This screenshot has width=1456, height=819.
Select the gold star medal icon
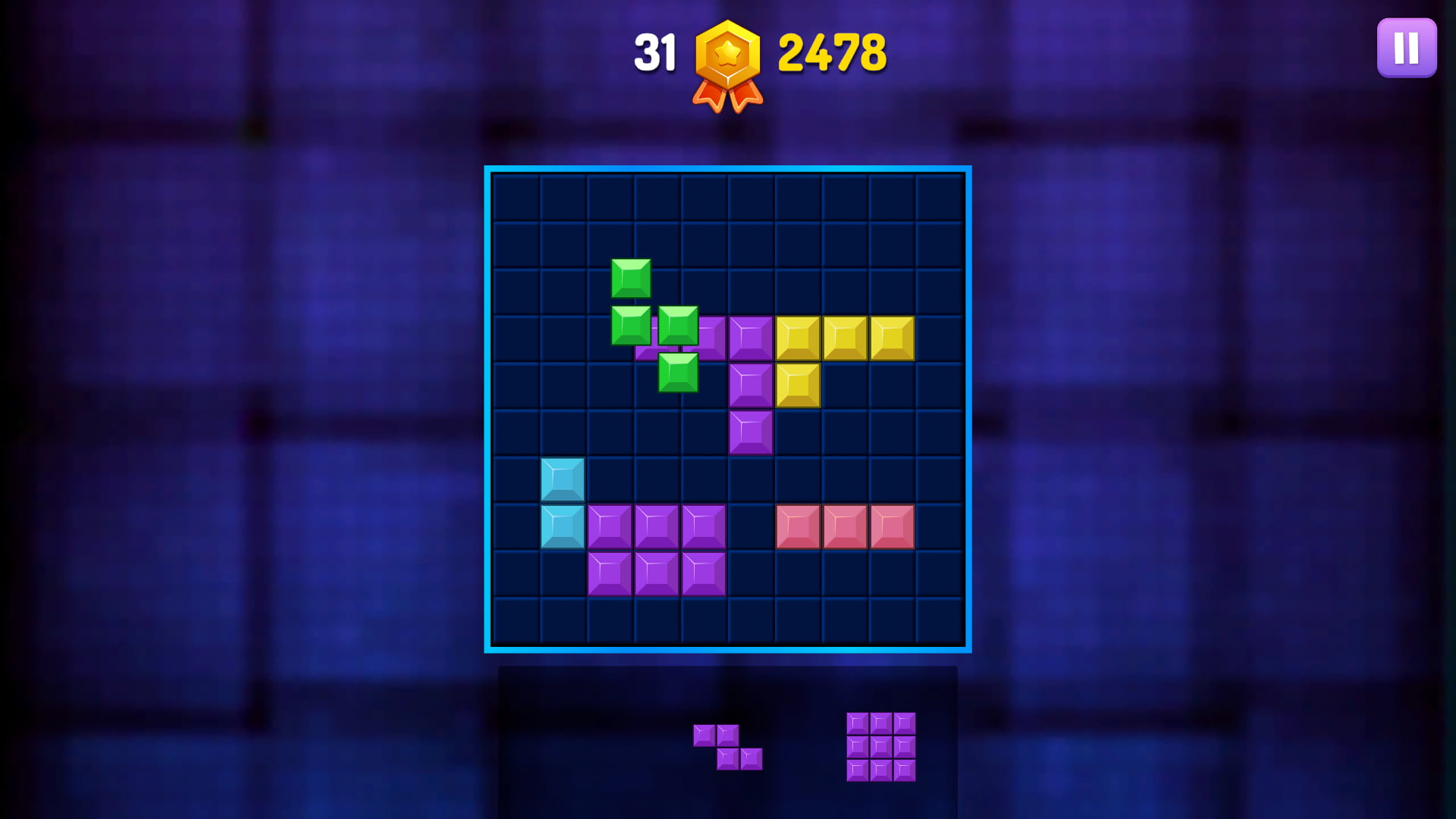click(726, 61)
